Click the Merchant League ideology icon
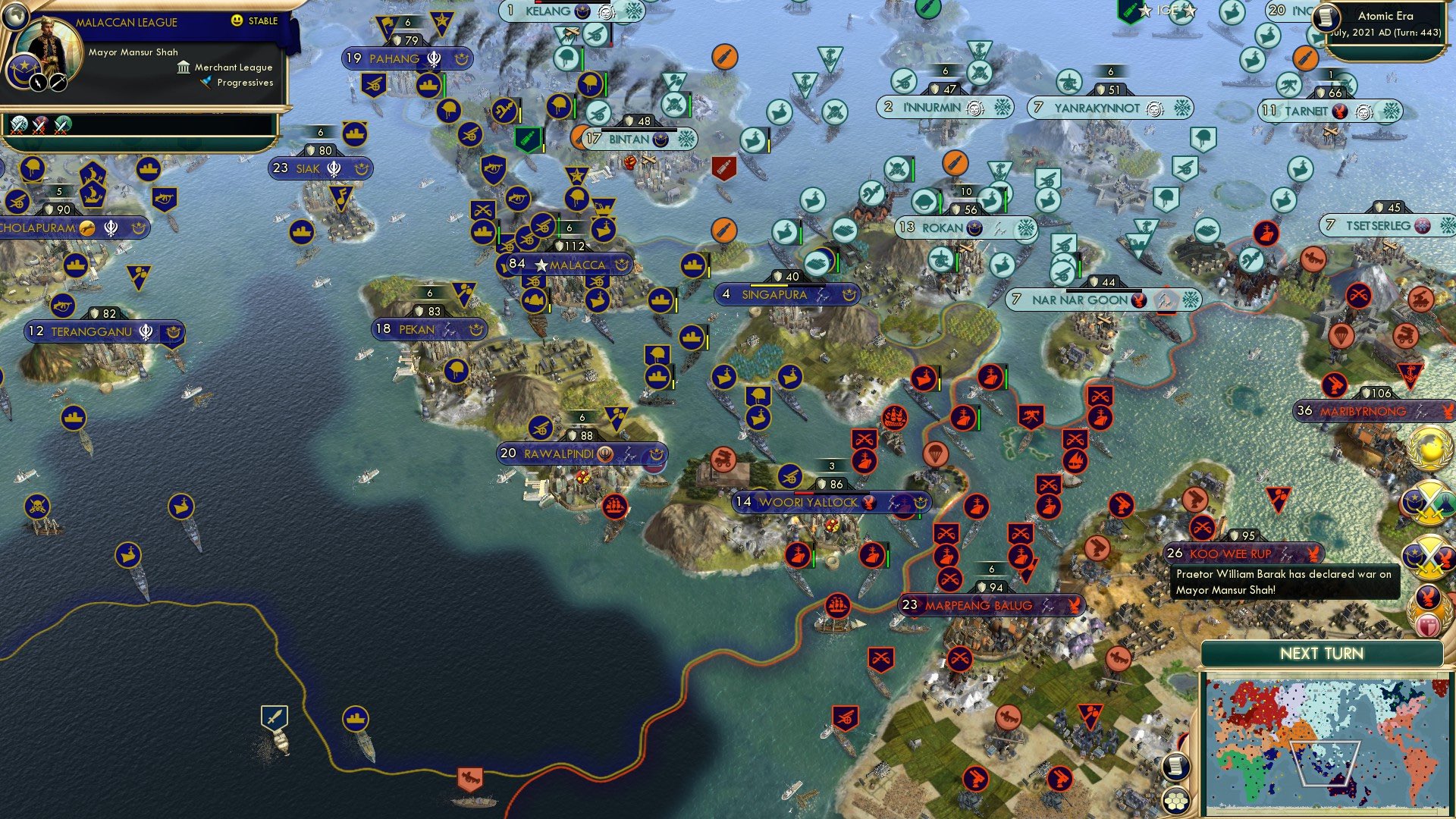Viewport: 1456px width, 819px height. click(184, 68)
